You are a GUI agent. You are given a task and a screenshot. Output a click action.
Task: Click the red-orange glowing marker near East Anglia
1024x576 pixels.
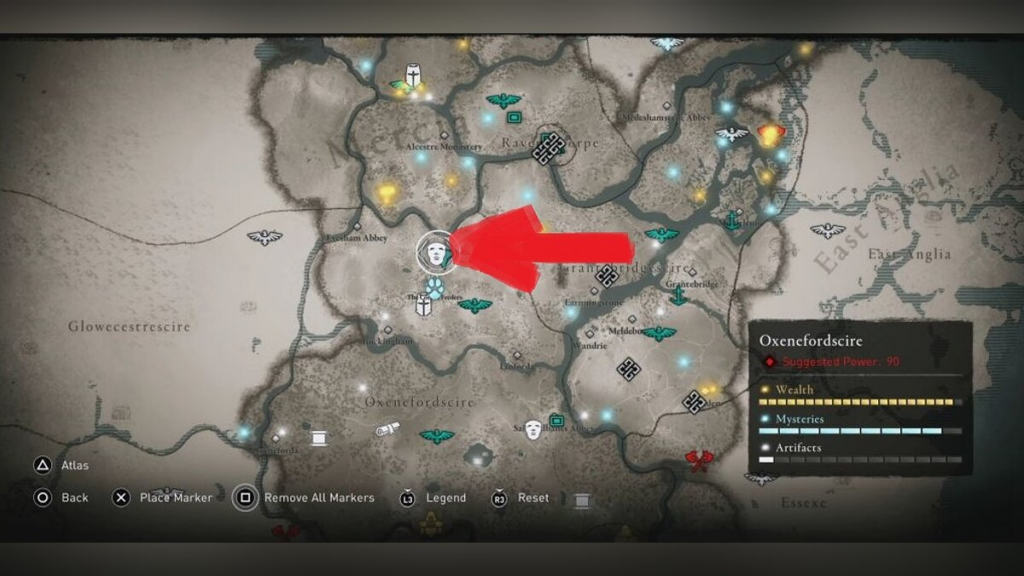pos(769,134)
